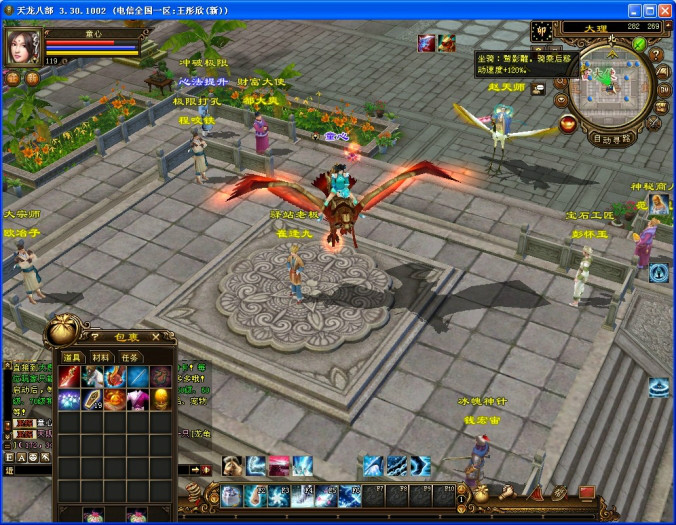This screenshot has width=676, height=525.
Task: Pick the red sword item in the bag
Action: [70, 376]
